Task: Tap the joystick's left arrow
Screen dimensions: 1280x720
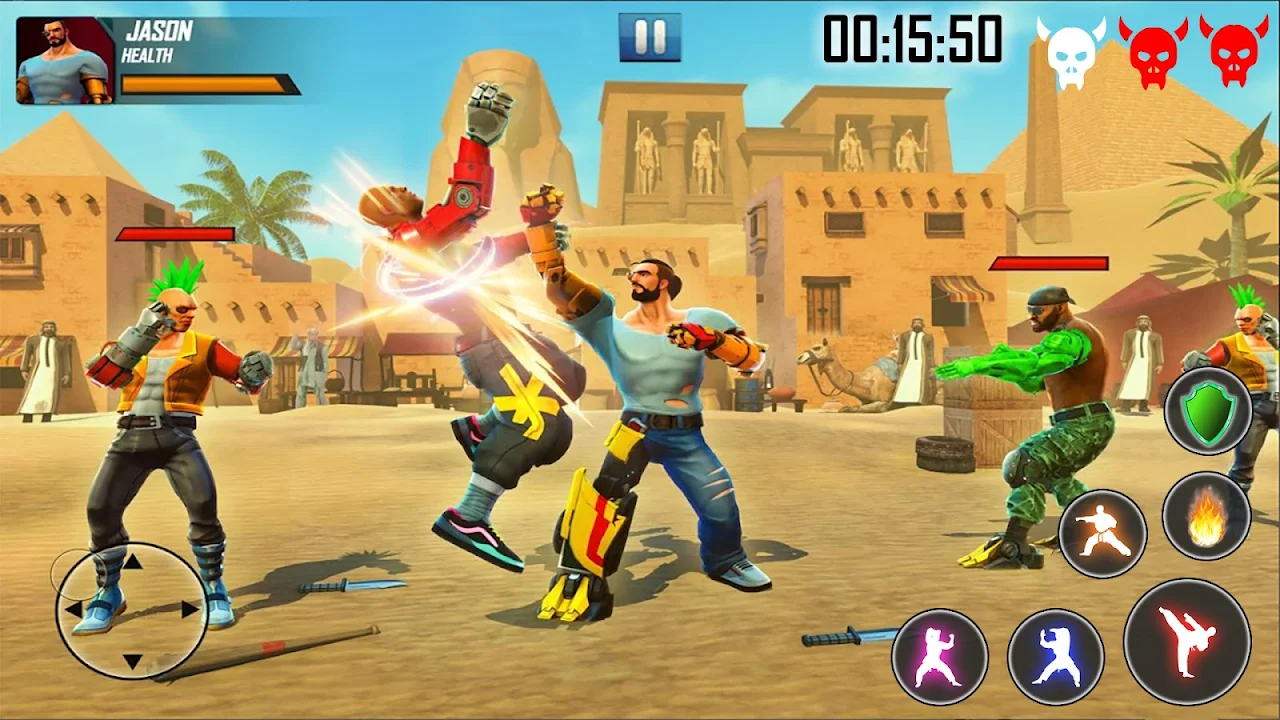Action: click(x=73, y=609)
